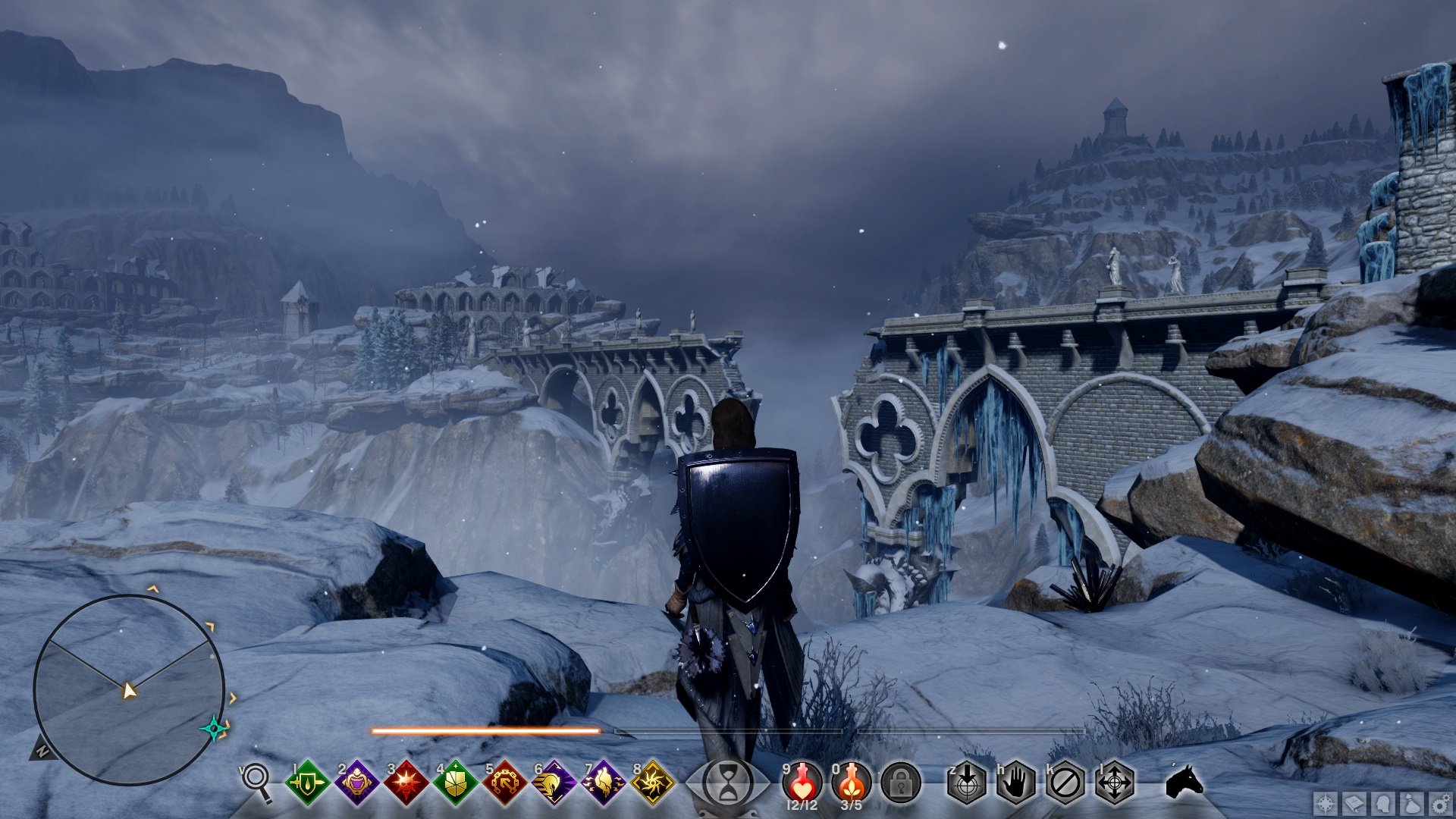Use the yellow swirling vortex ability
Image resolution: width=1456 pixels, height=819 pixels.
652,783
